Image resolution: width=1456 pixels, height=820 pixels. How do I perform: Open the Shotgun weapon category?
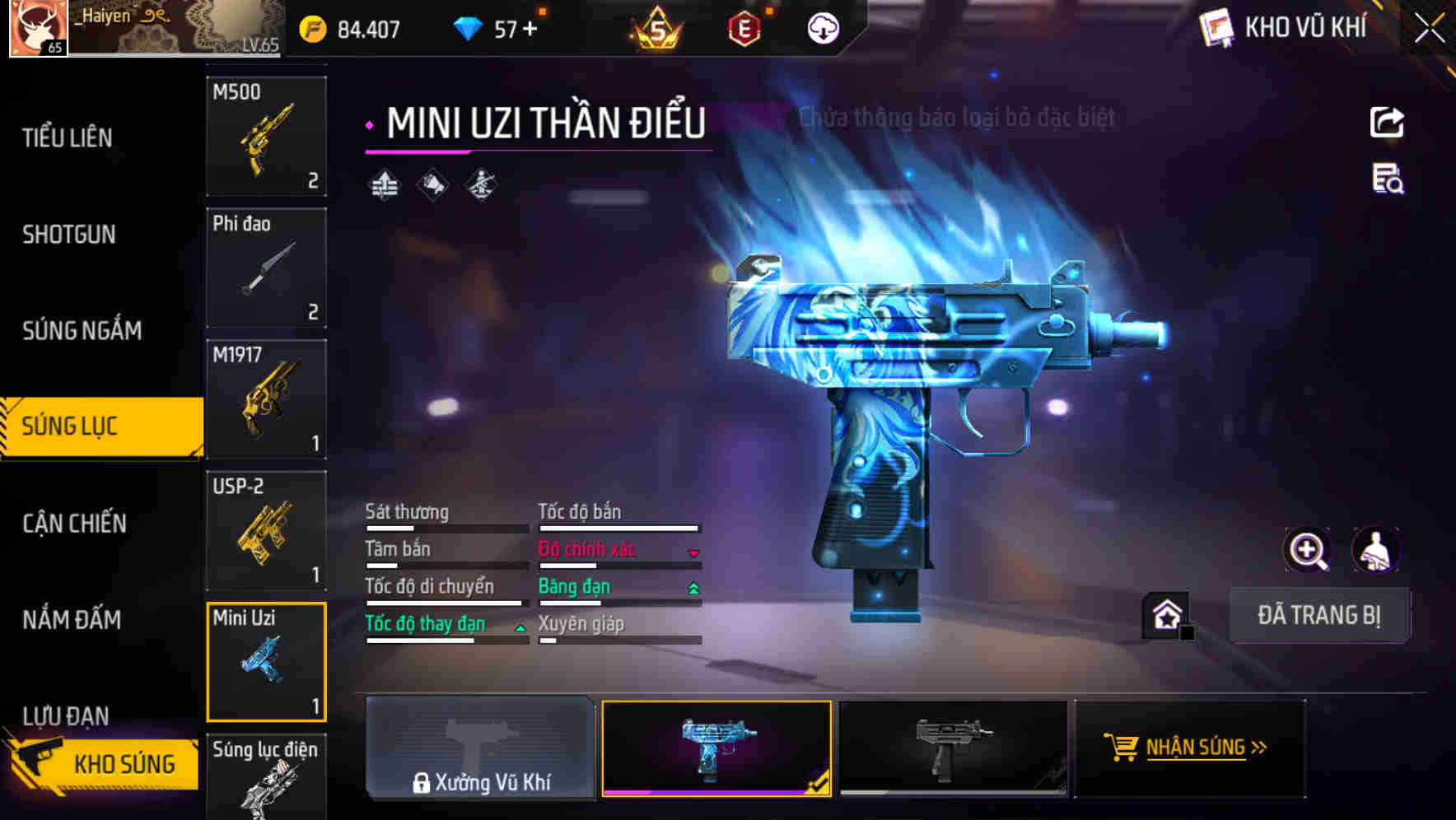[x=69, y=235]
